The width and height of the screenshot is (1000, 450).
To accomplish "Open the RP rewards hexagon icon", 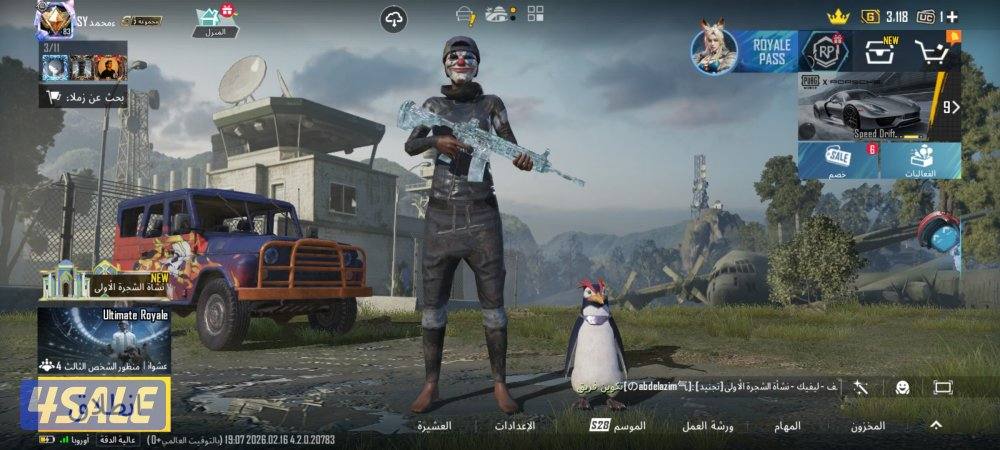I will coord(826,51).
